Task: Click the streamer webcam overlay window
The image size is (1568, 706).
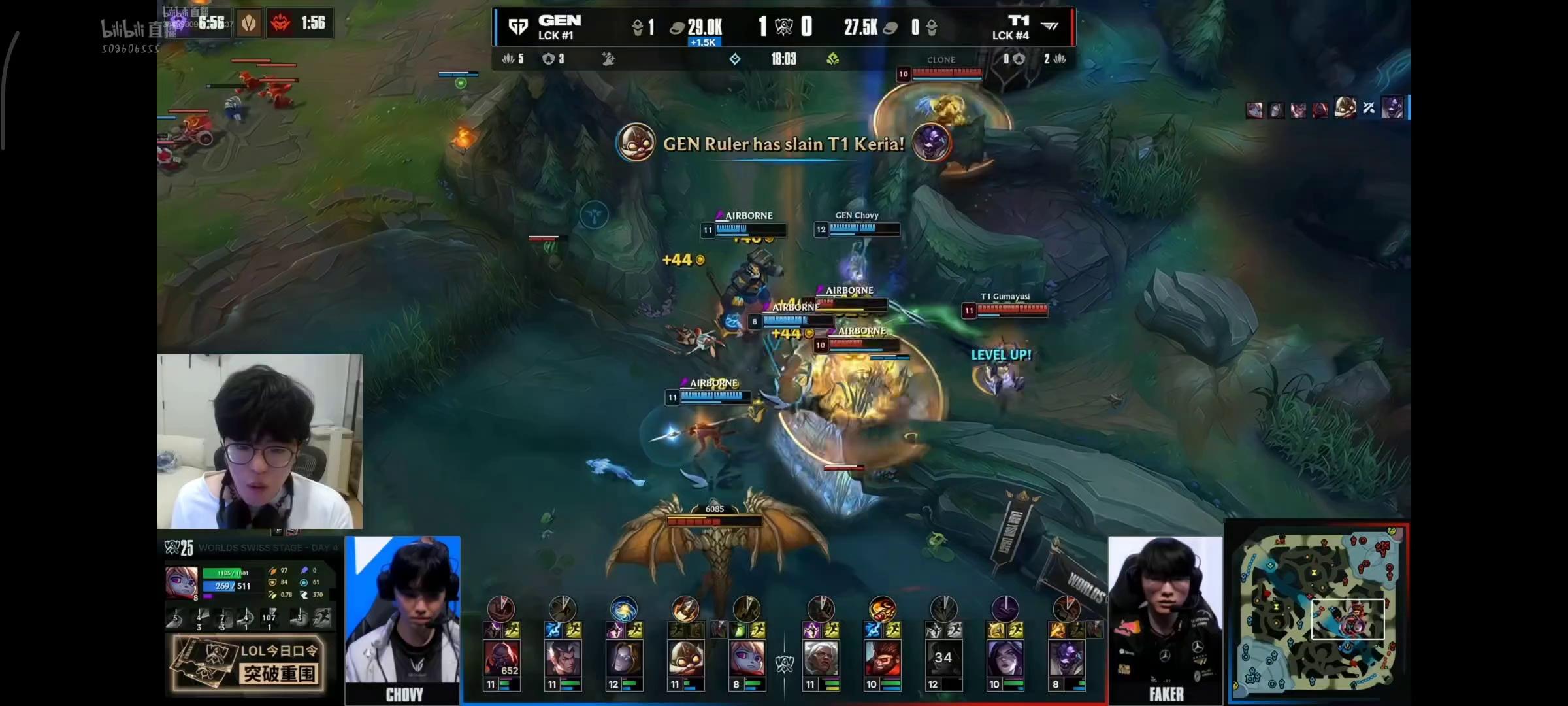Action: point(259,441)
